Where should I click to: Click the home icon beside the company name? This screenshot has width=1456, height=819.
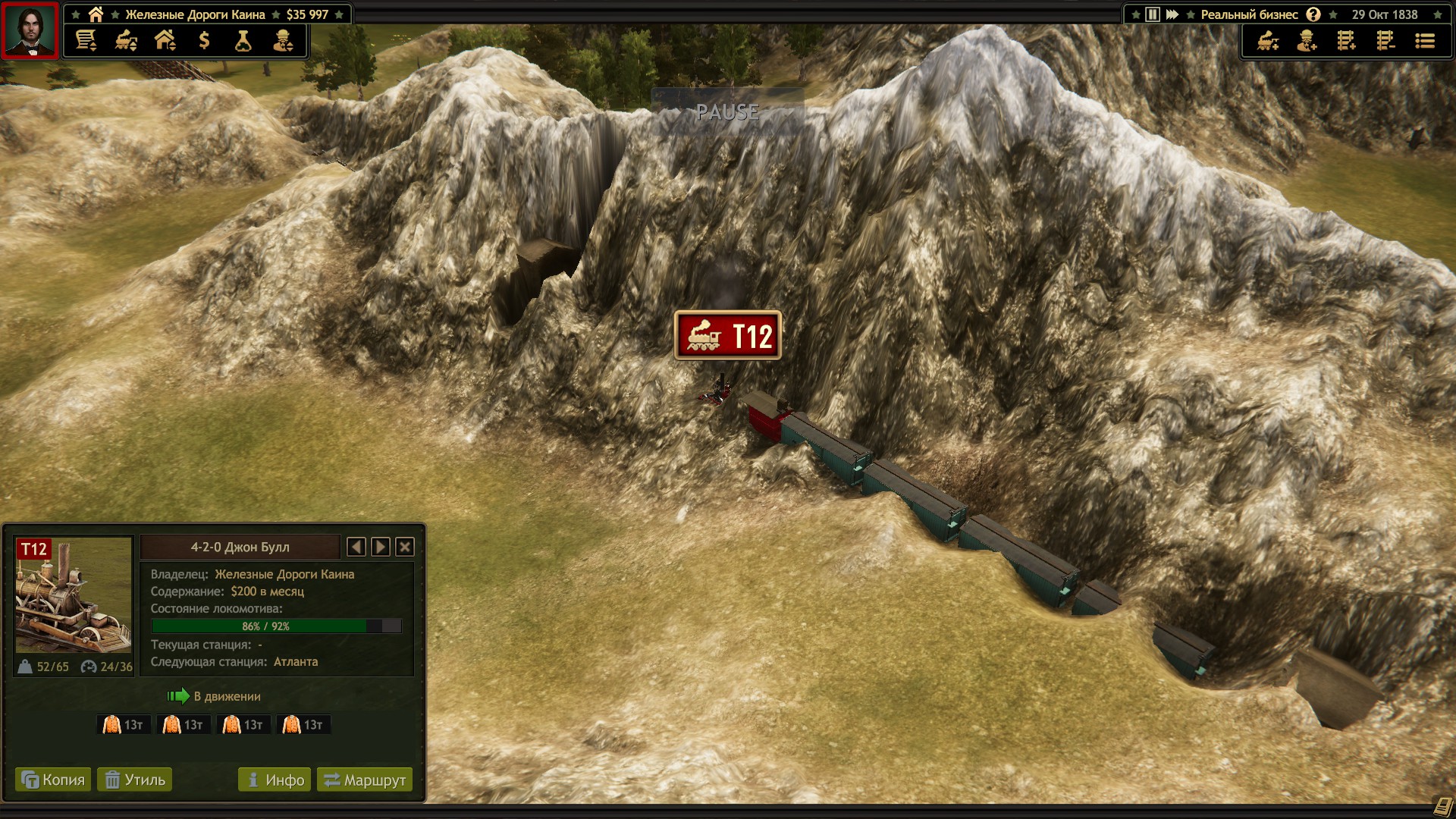(96, 14)
